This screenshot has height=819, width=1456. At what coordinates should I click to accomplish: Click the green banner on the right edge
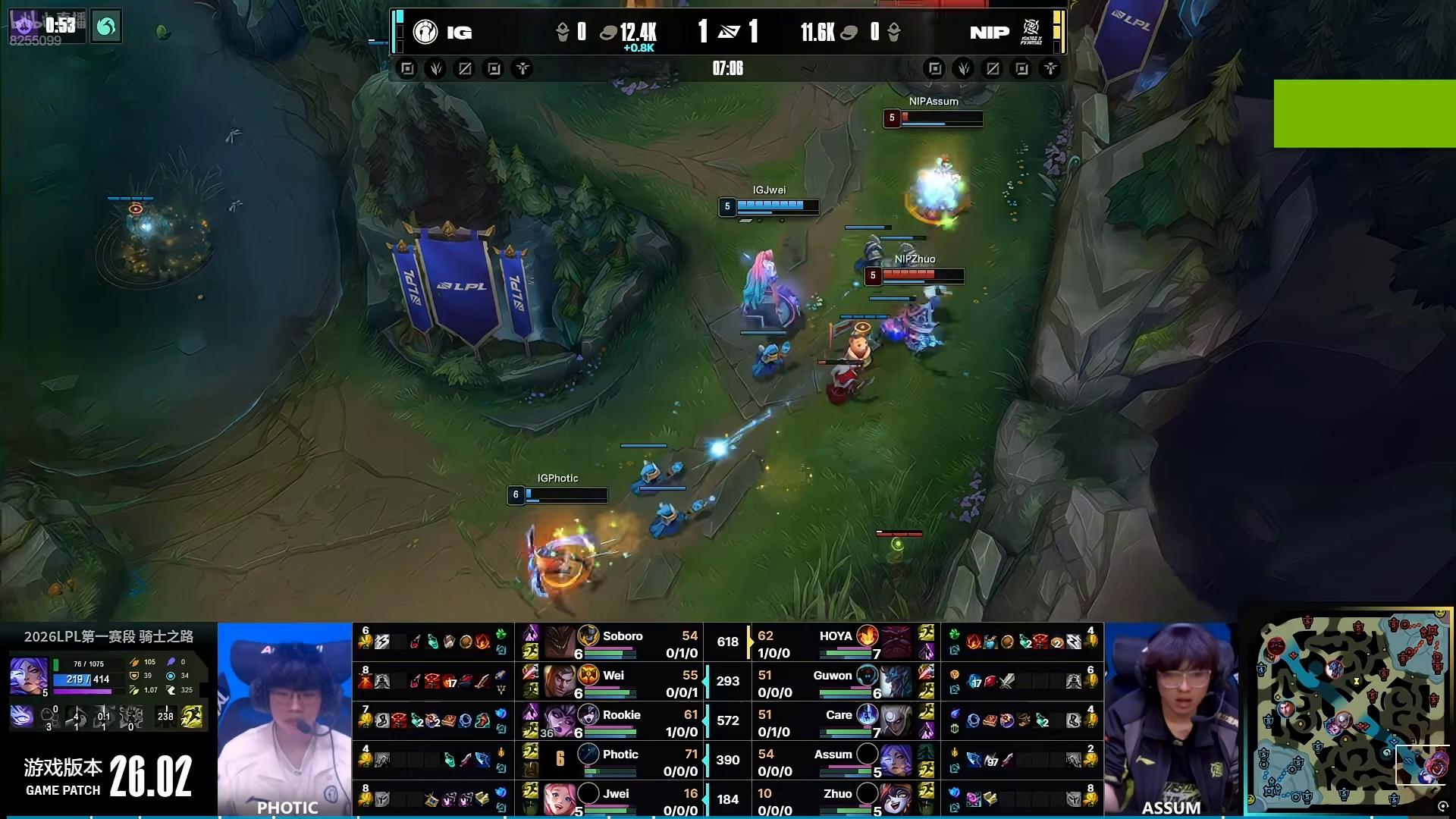click(1364, 114)
